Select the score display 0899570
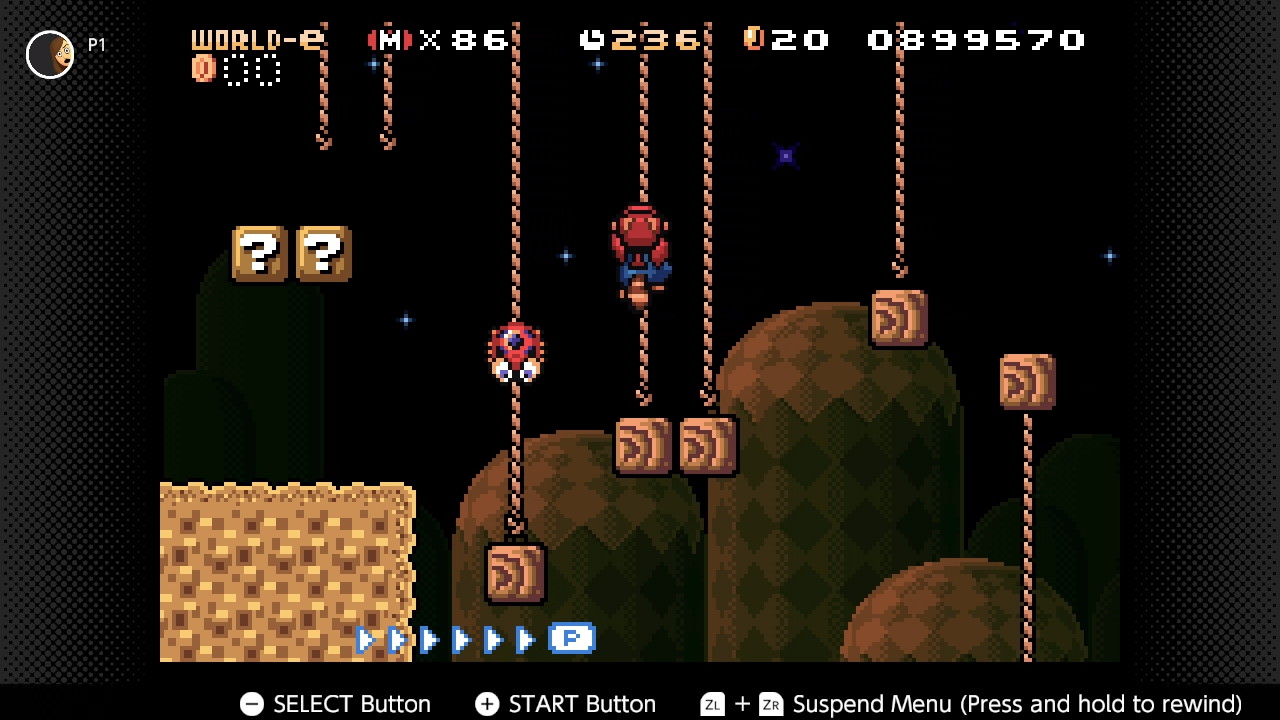Image resolution: width=1280 pixels, height=720 pixels. click(x=975, y=40)
